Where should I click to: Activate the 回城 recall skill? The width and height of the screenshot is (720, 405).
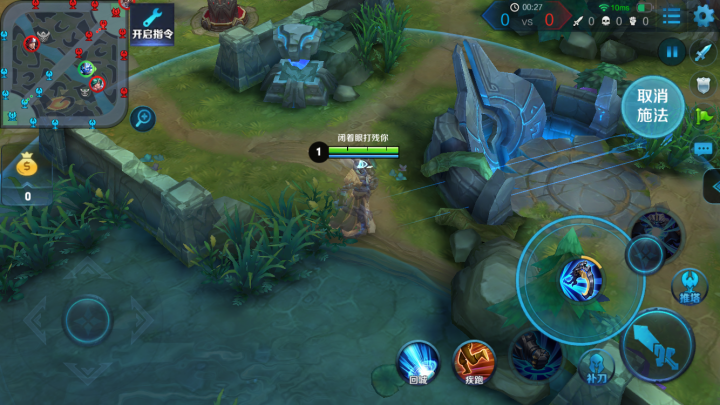(x=418, y=360)
